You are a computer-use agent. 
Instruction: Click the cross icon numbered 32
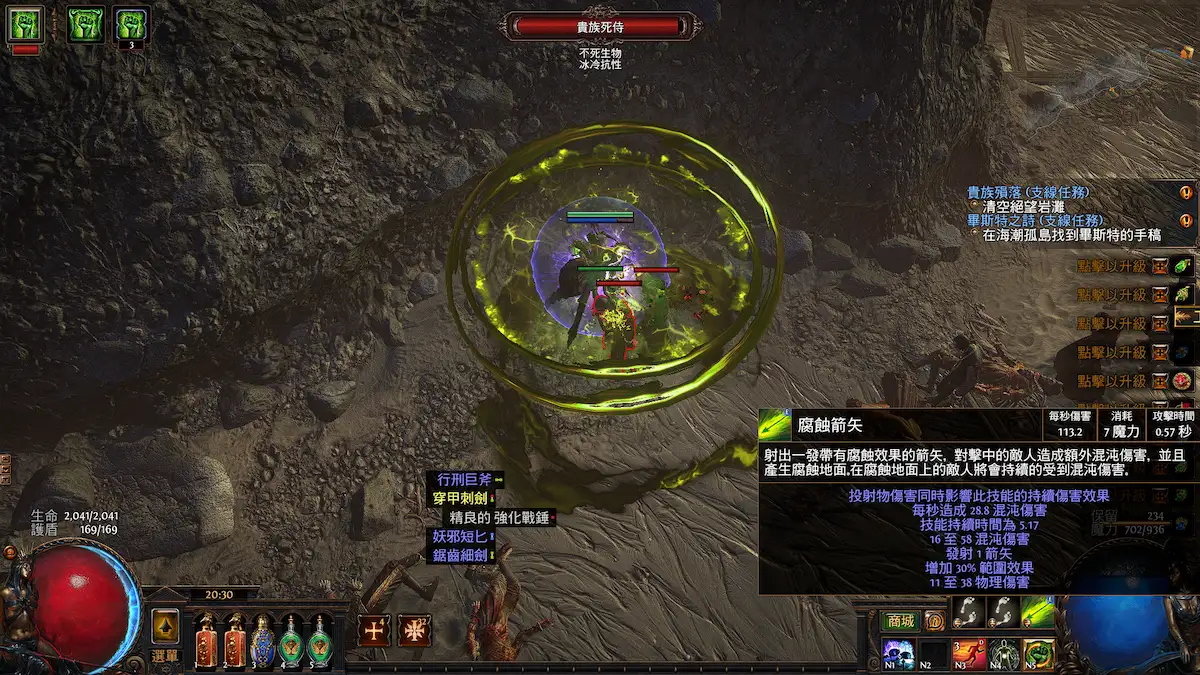414,630
